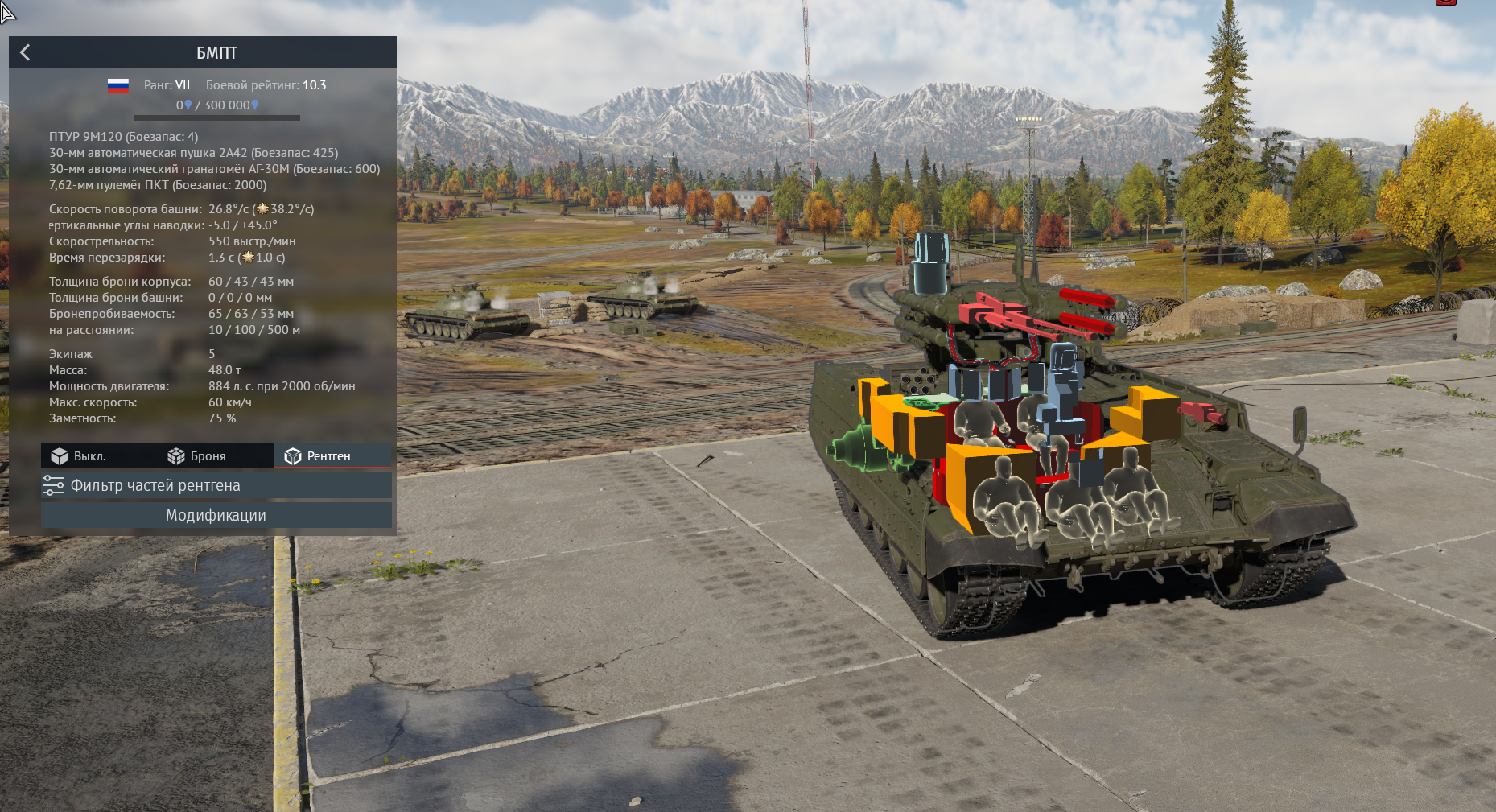Open the Модификации menu
The height and width of the screenshot is (812, 1496).
[x=216, y=515]
